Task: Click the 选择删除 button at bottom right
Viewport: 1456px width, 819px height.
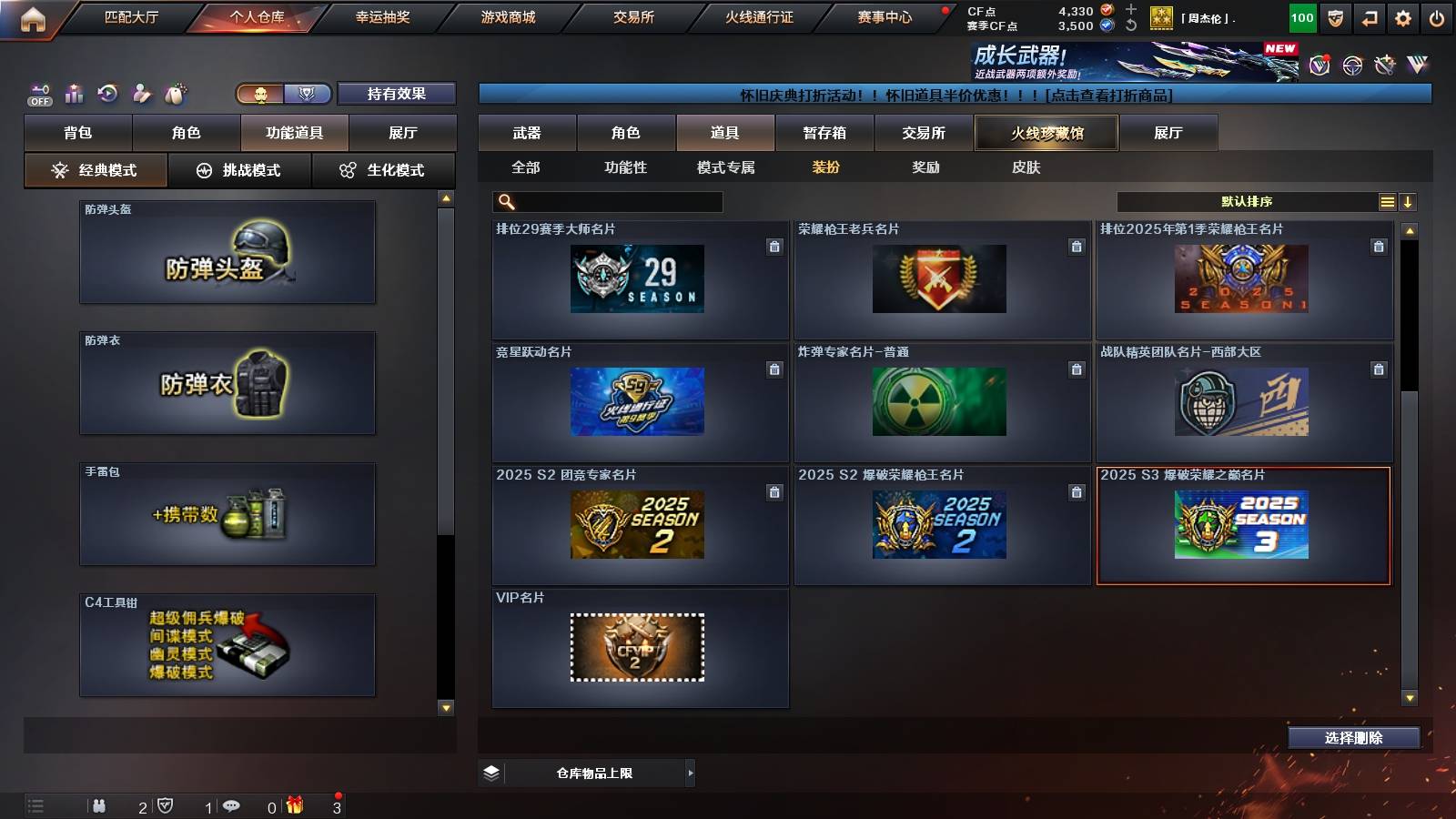Action: pyautogui.click(x=1353, y=737)
